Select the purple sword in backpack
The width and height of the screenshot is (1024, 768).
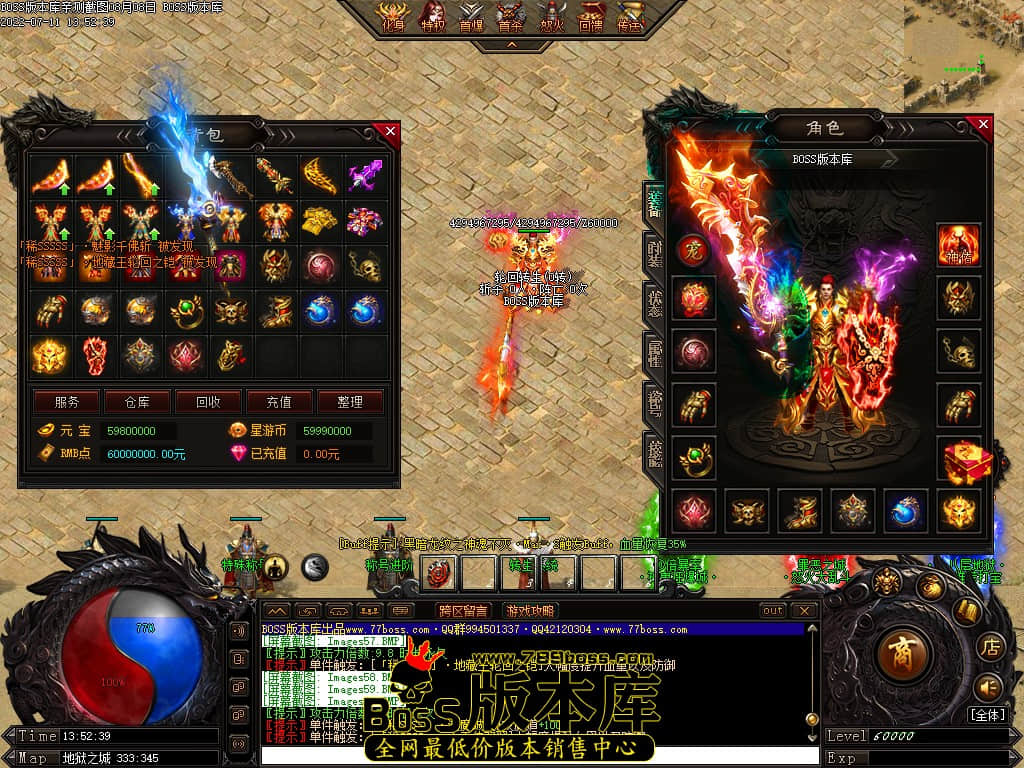pos(366,176)
